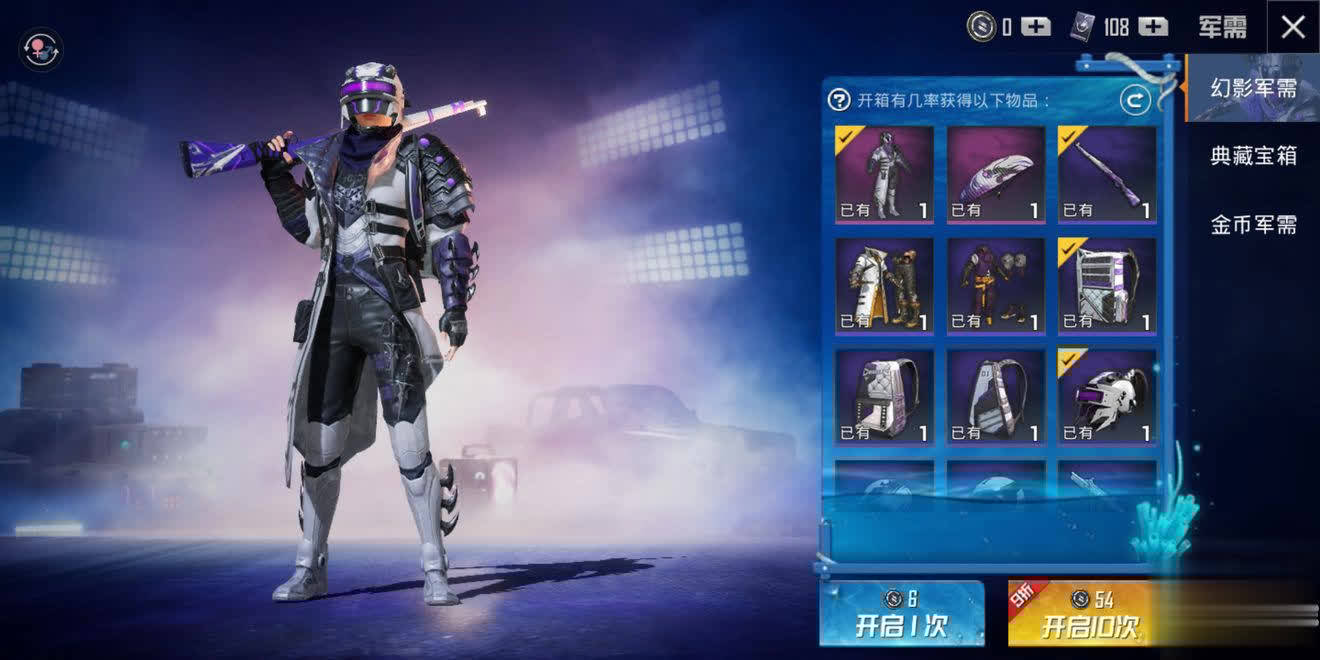Switch to the 典藏宝箱 tab

[x=1253, y=156]
